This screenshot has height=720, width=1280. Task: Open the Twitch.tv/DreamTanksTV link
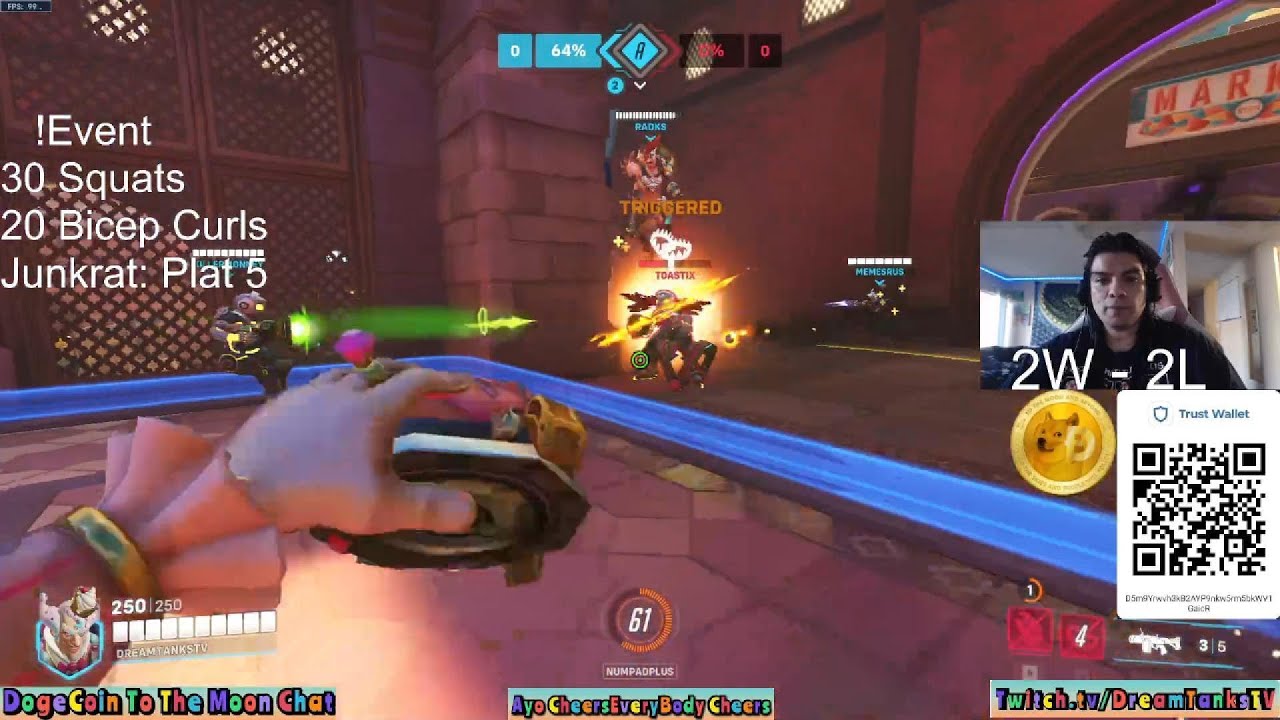click(1135, 699)
